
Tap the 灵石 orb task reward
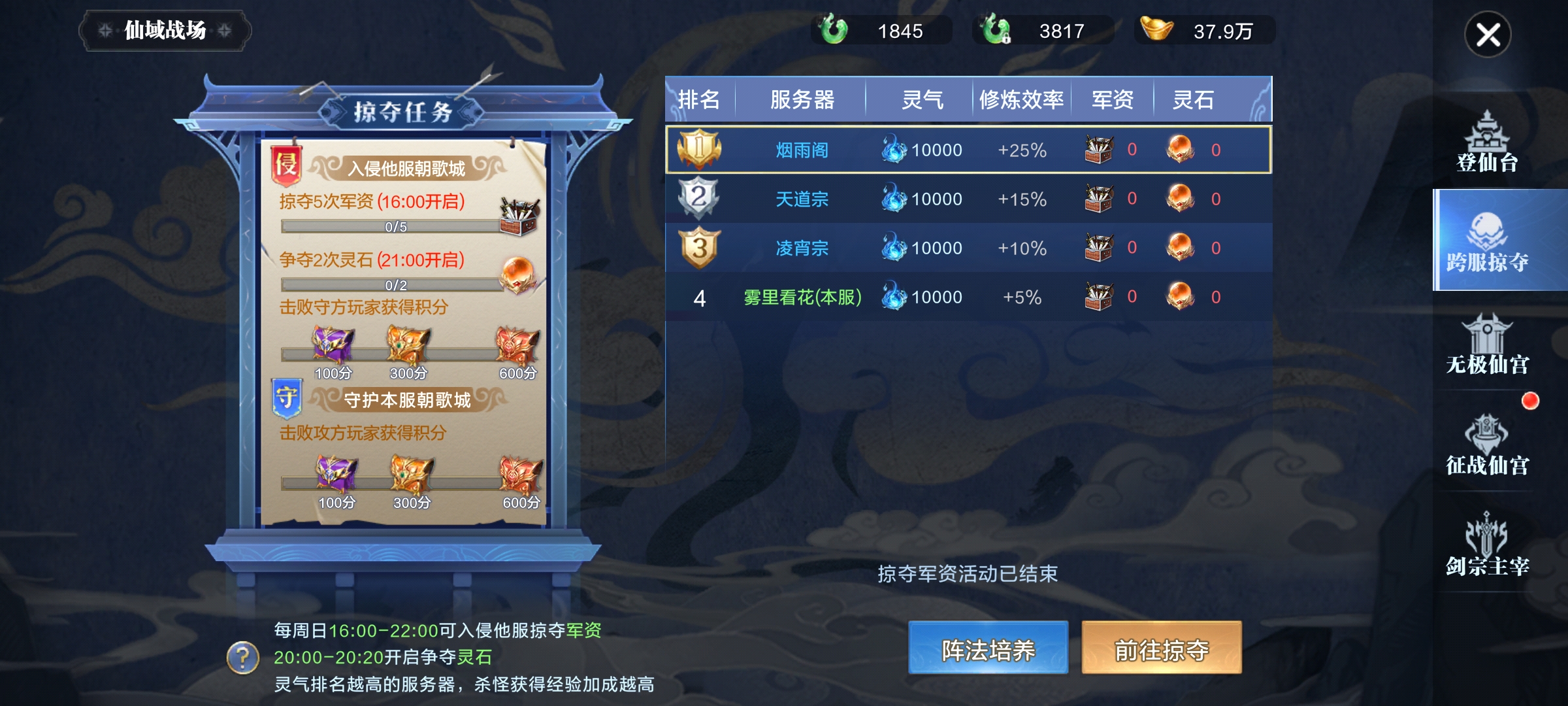point(518,275)
